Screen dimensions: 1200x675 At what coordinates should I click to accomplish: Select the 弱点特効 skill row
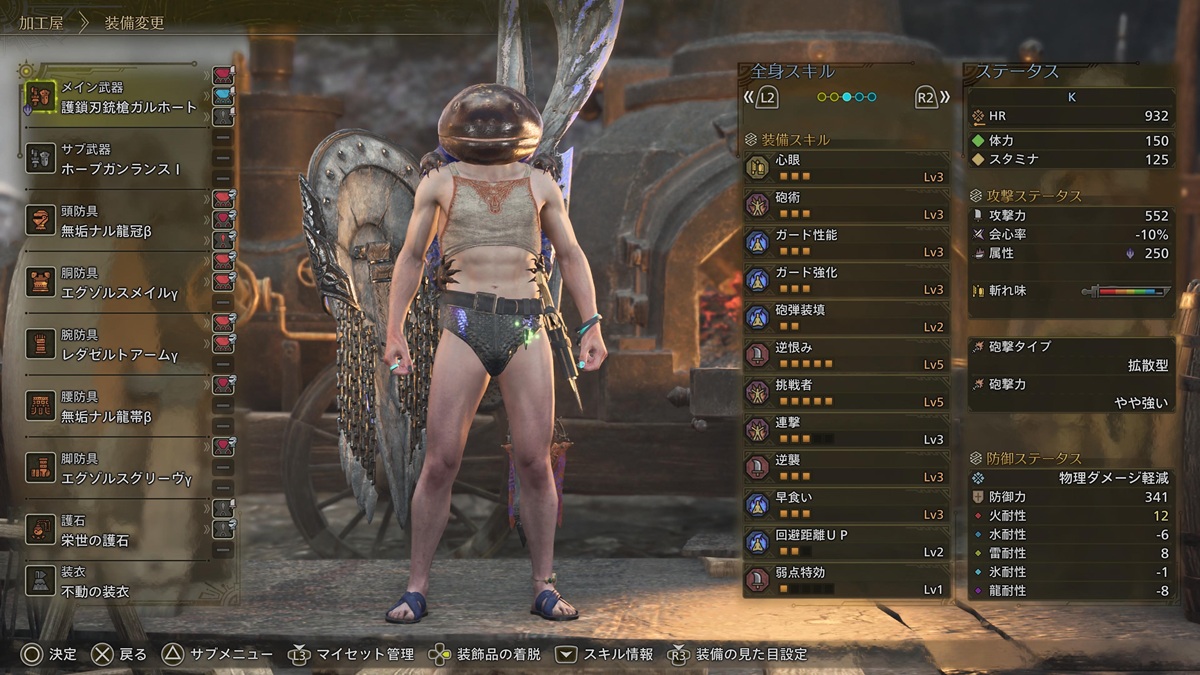pos(845,580)
